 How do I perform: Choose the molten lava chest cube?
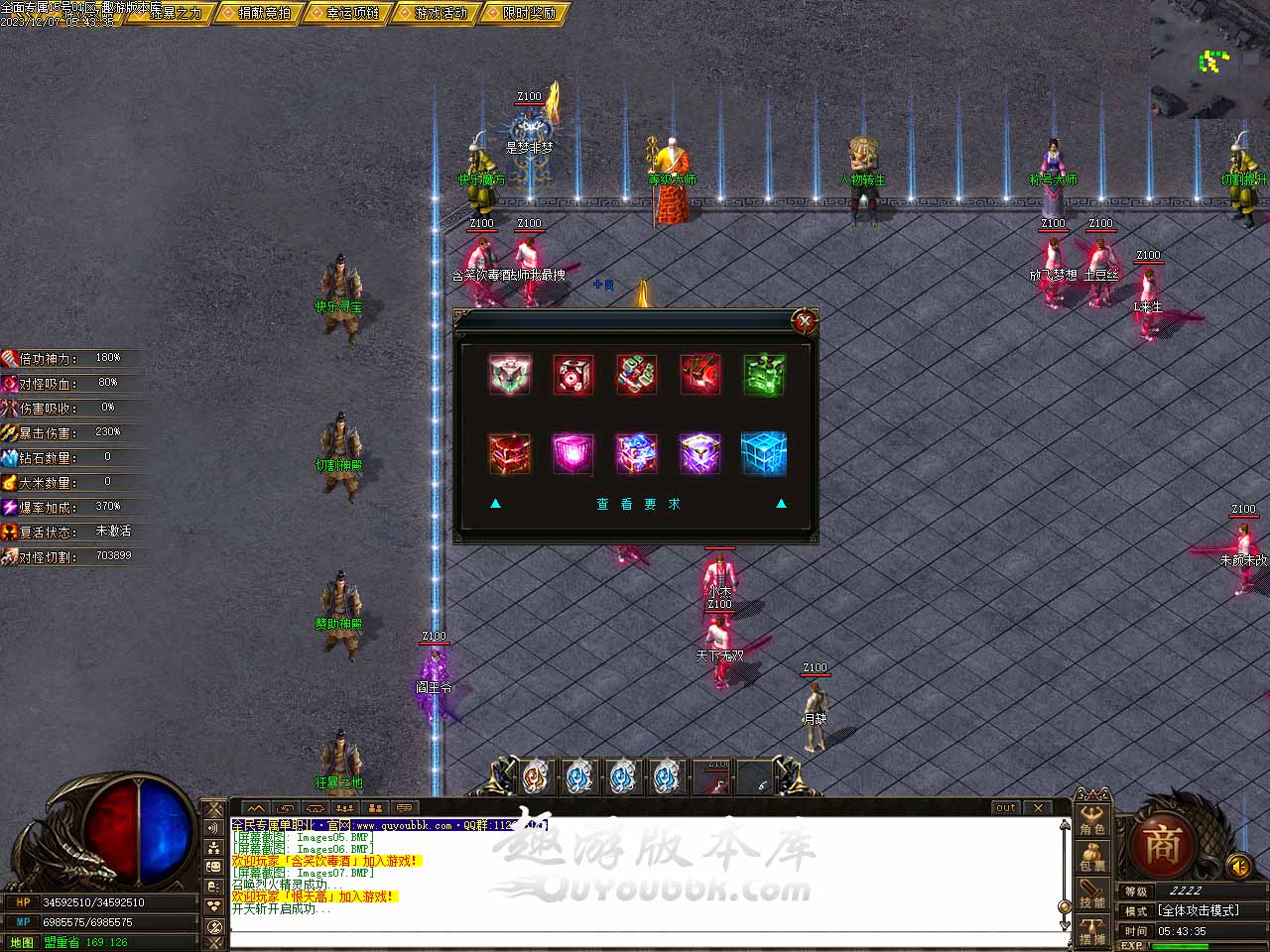tap(510, 453)
